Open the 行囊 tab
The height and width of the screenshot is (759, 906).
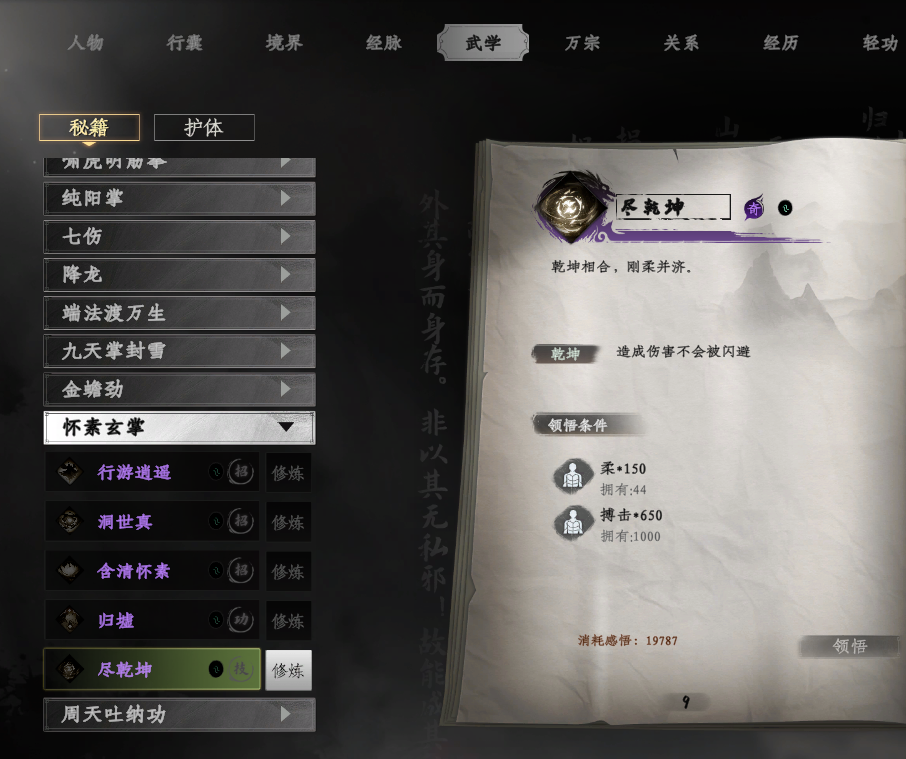point(184,43)
